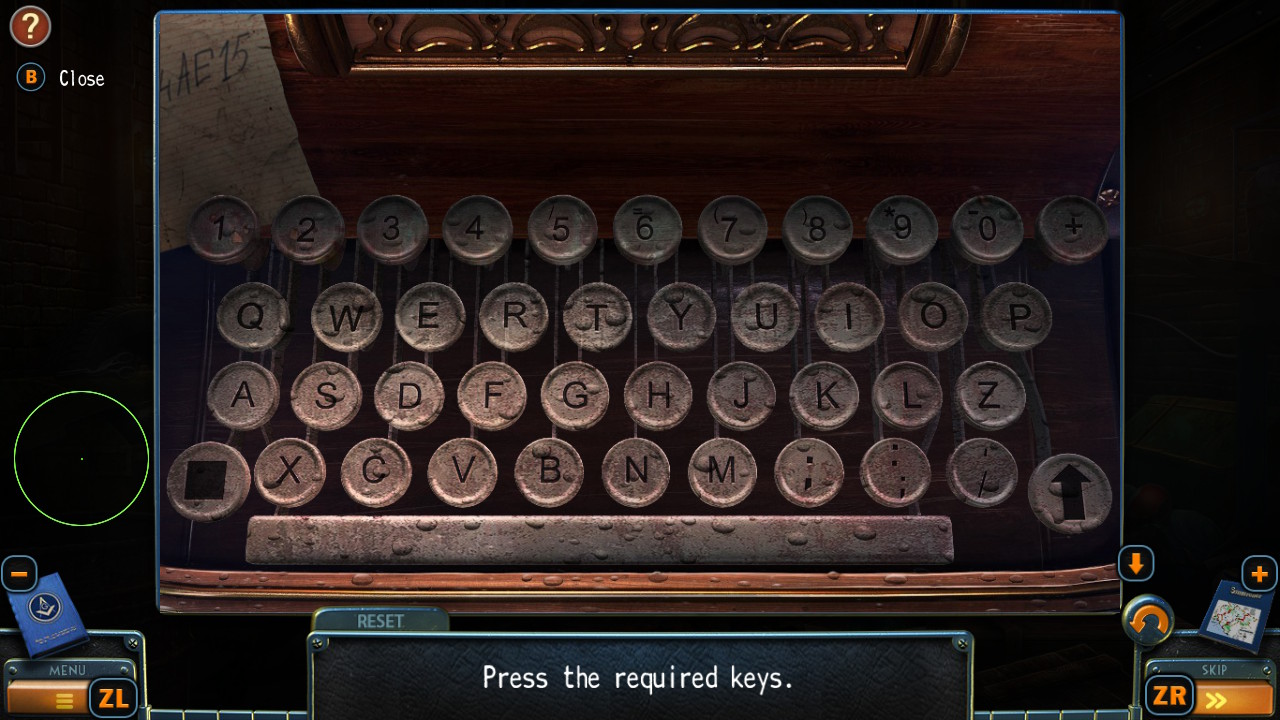The height and width of the screenshot is (720, 1280).
Task: Open the help question mark icon
Action: 30,27
